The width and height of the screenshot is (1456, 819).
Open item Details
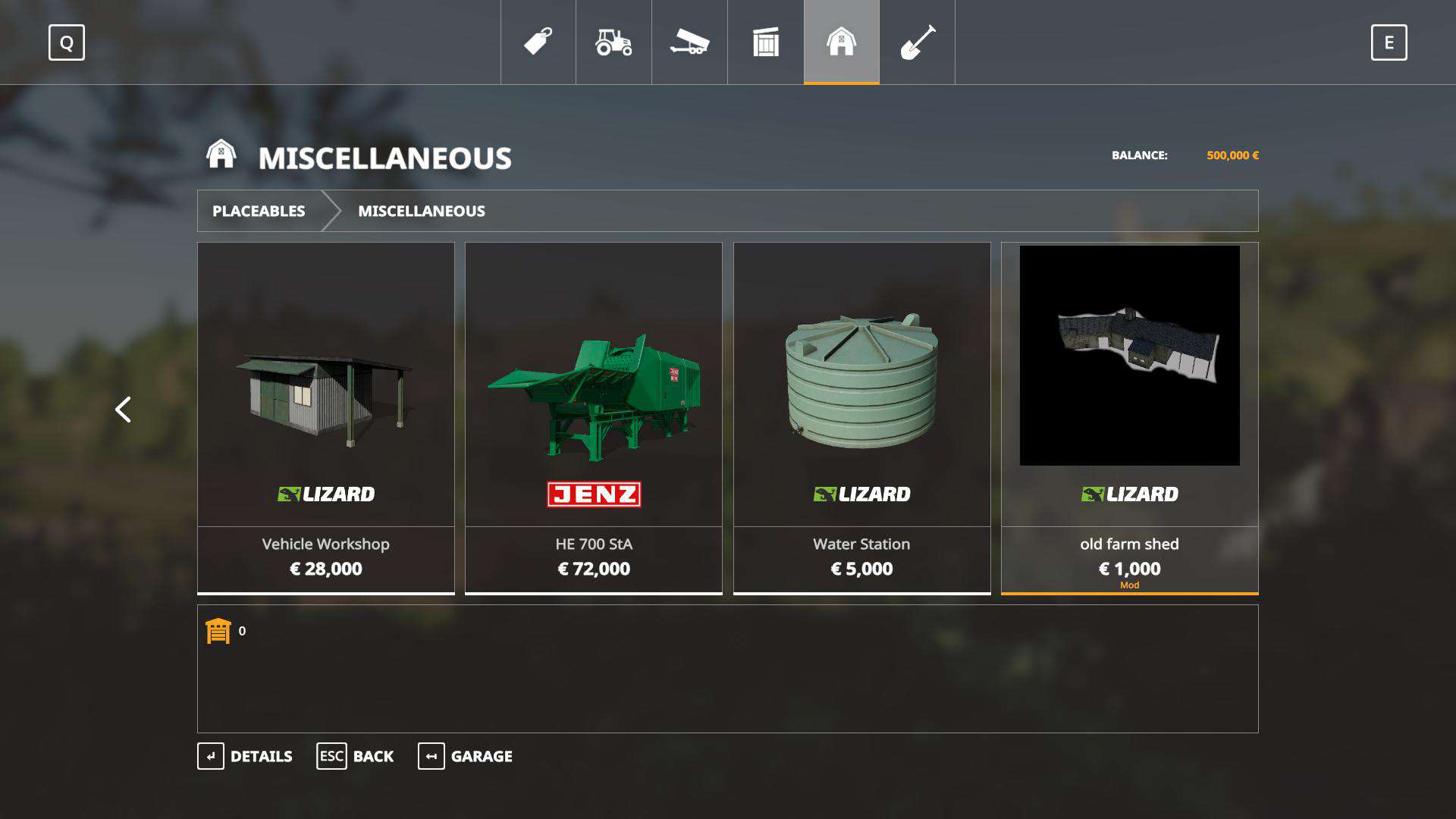click(x=245, y=756)
